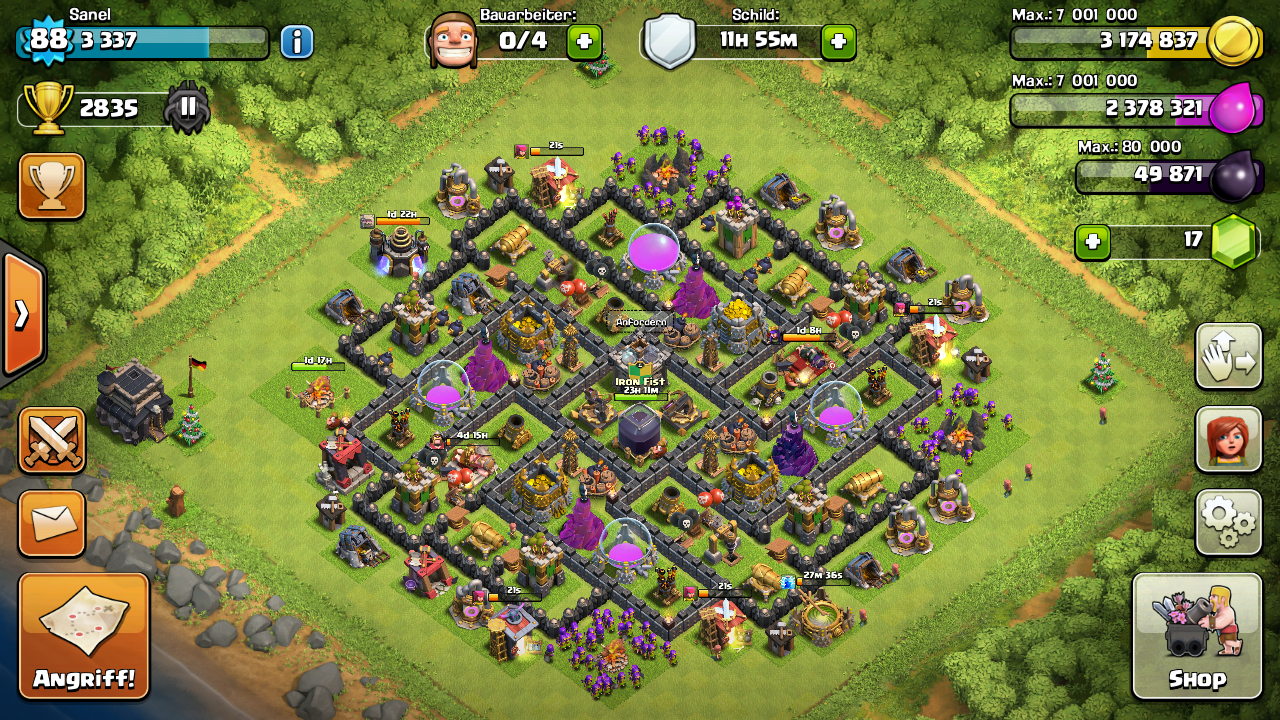1280x720 pixels.
Task: Open the crossed swords button
Action: 52,440
